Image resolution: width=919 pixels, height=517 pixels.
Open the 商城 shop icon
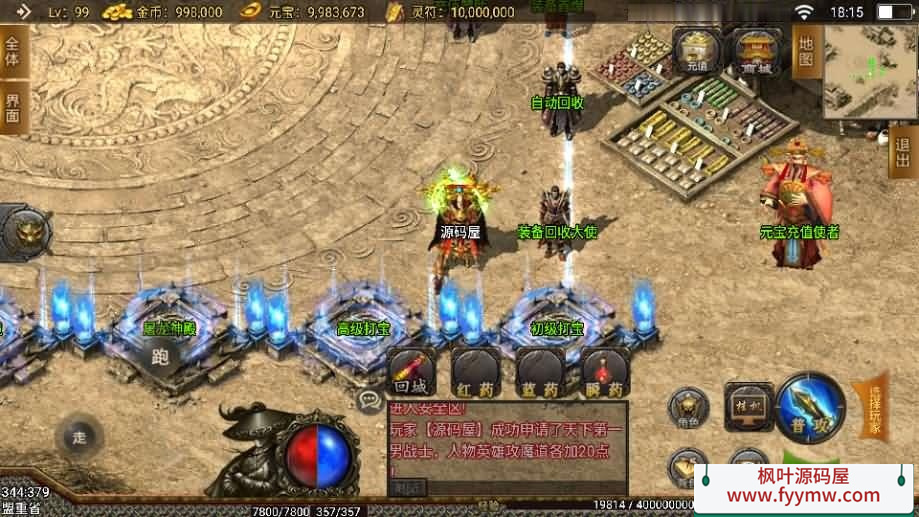point(756,50)
